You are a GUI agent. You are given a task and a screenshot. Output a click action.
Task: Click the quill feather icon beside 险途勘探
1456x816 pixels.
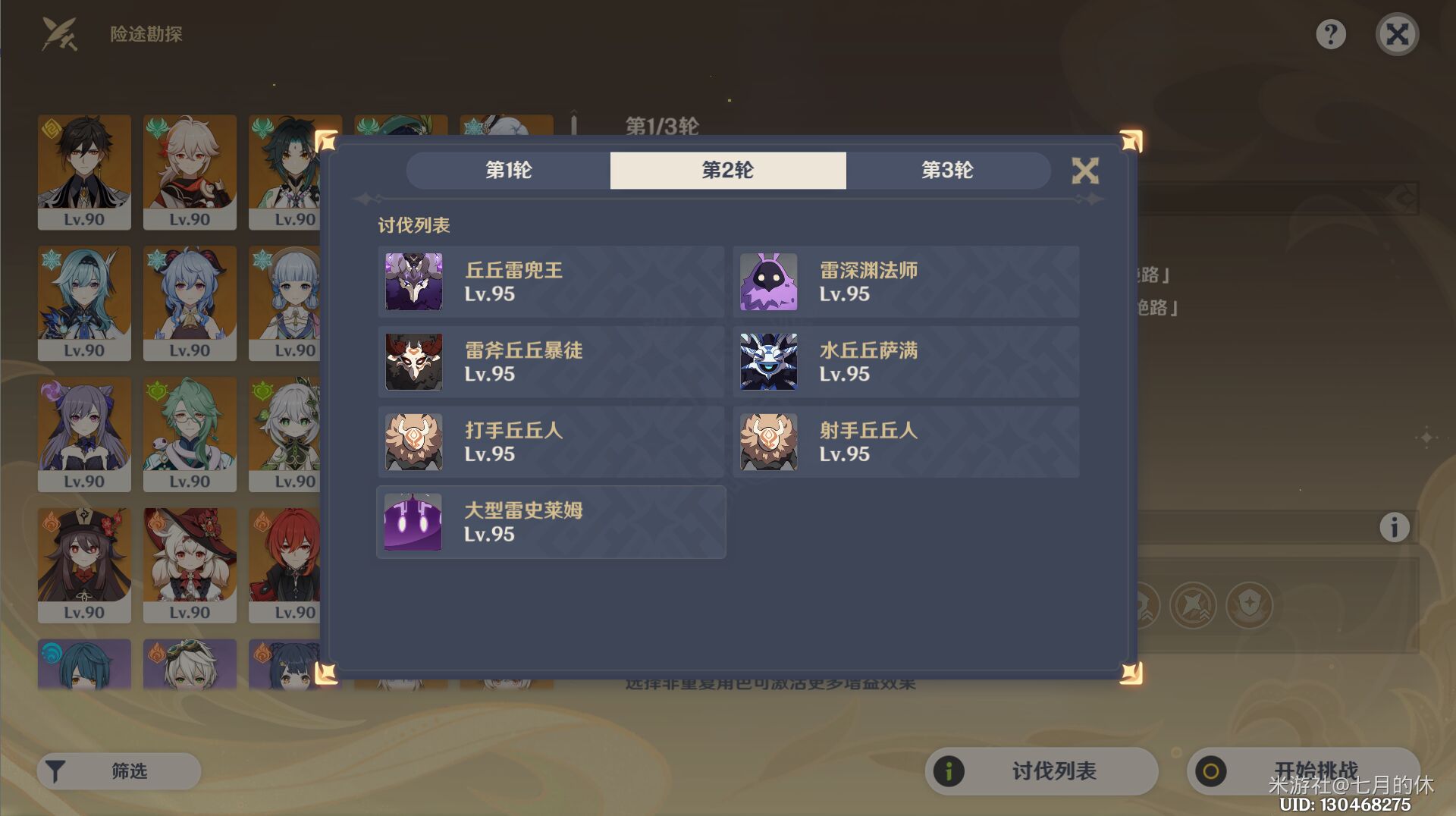[59, 33]
